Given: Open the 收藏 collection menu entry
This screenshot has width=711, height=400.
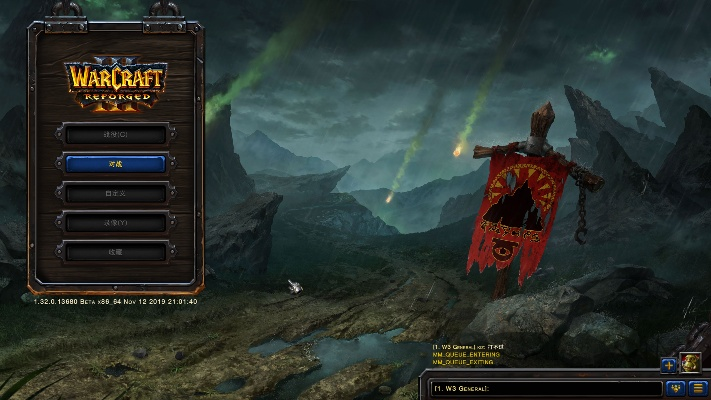Looking at the screenshot, I should pos(115,252).
